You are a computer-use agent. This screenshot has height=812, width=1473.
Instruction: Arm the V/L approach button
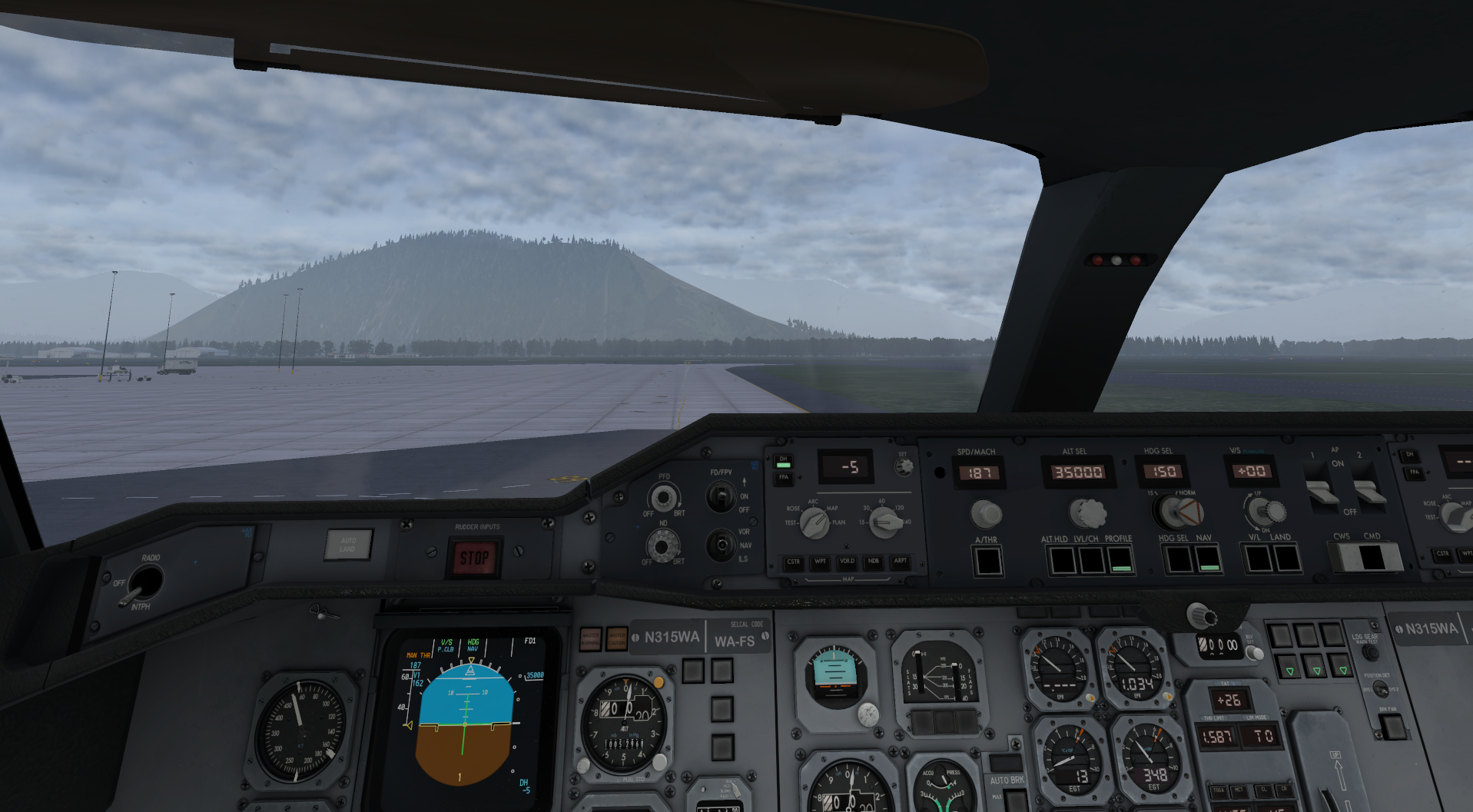click(x=1258, y=558)
